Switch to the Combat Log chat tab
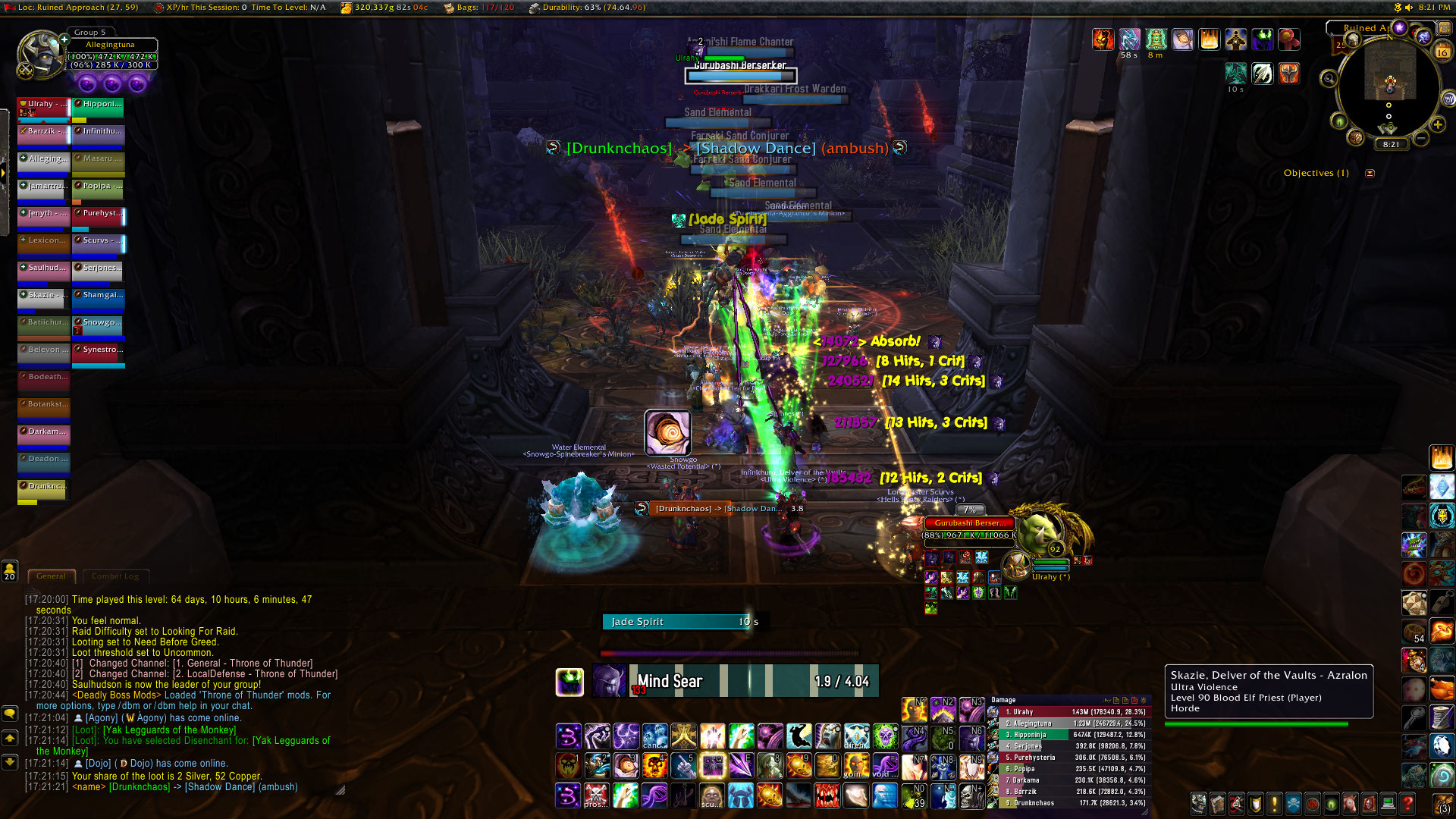This screenshot has width=1456, height=819. pyautogui.click(x=115, y=576)
